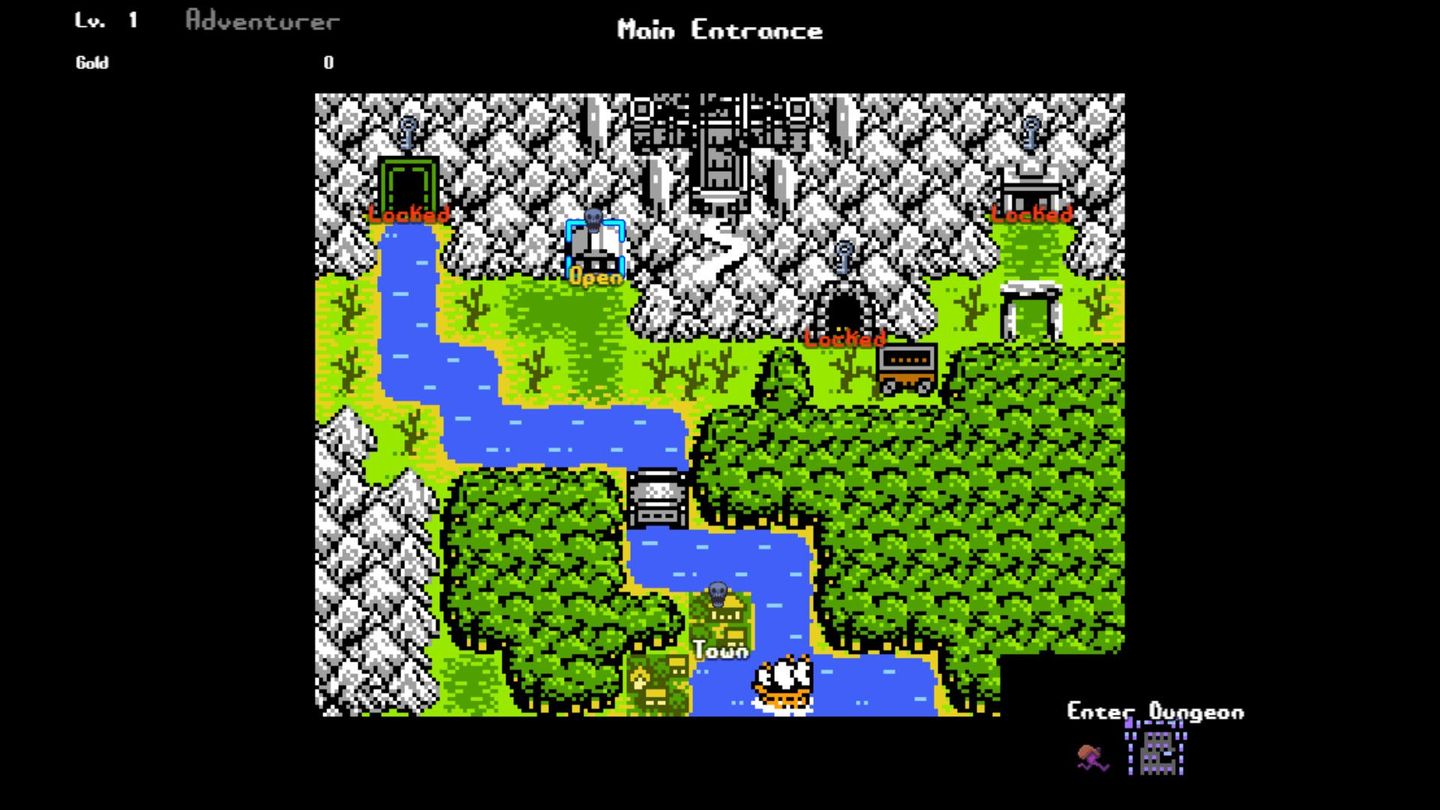Click the ship sailing below the Town
The height and width of the screenshot is (810, 1440).
[x=782, y=681]
